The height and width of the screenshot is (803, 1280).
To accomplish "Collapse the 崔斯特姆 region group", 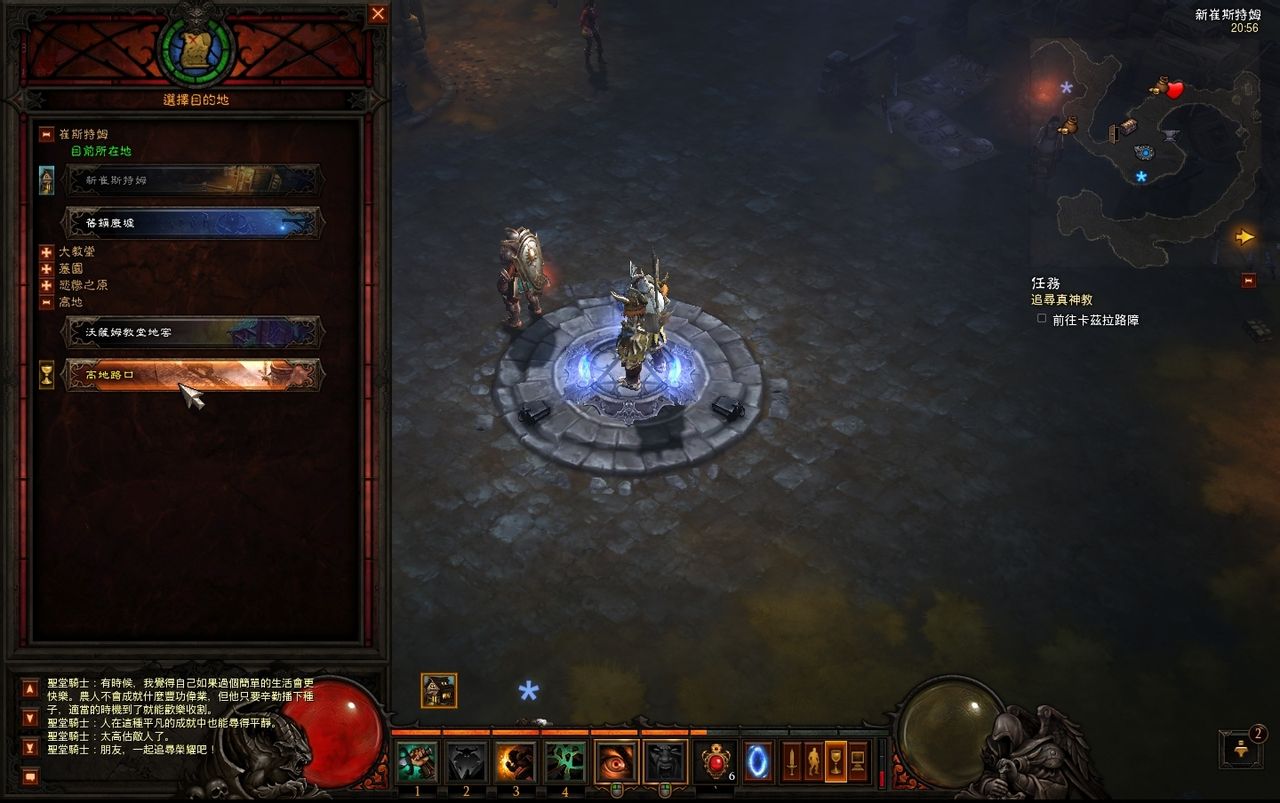I will (x=46, y=134).
